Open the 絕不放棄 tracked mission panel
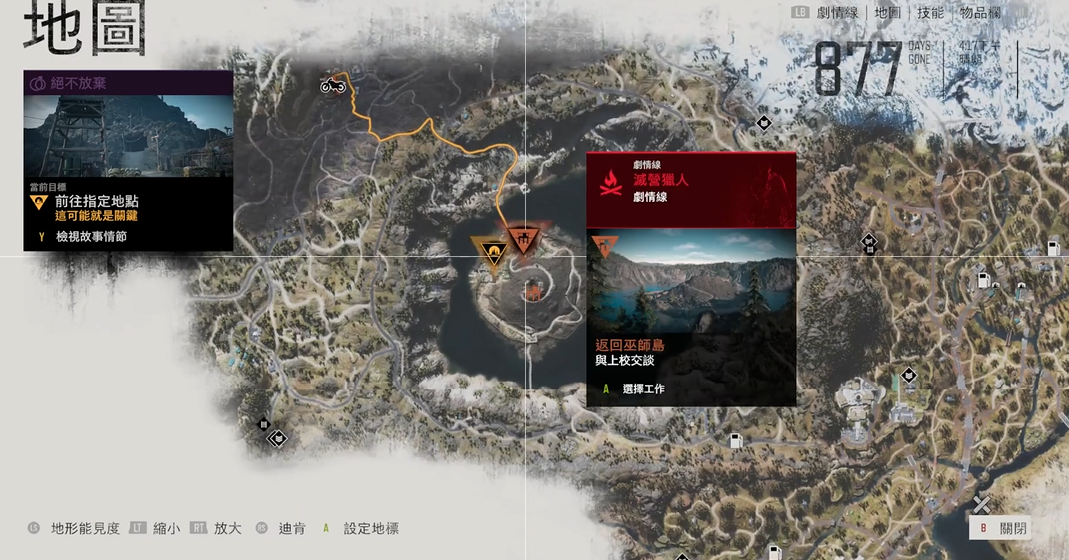 click(x=128, y=84)
